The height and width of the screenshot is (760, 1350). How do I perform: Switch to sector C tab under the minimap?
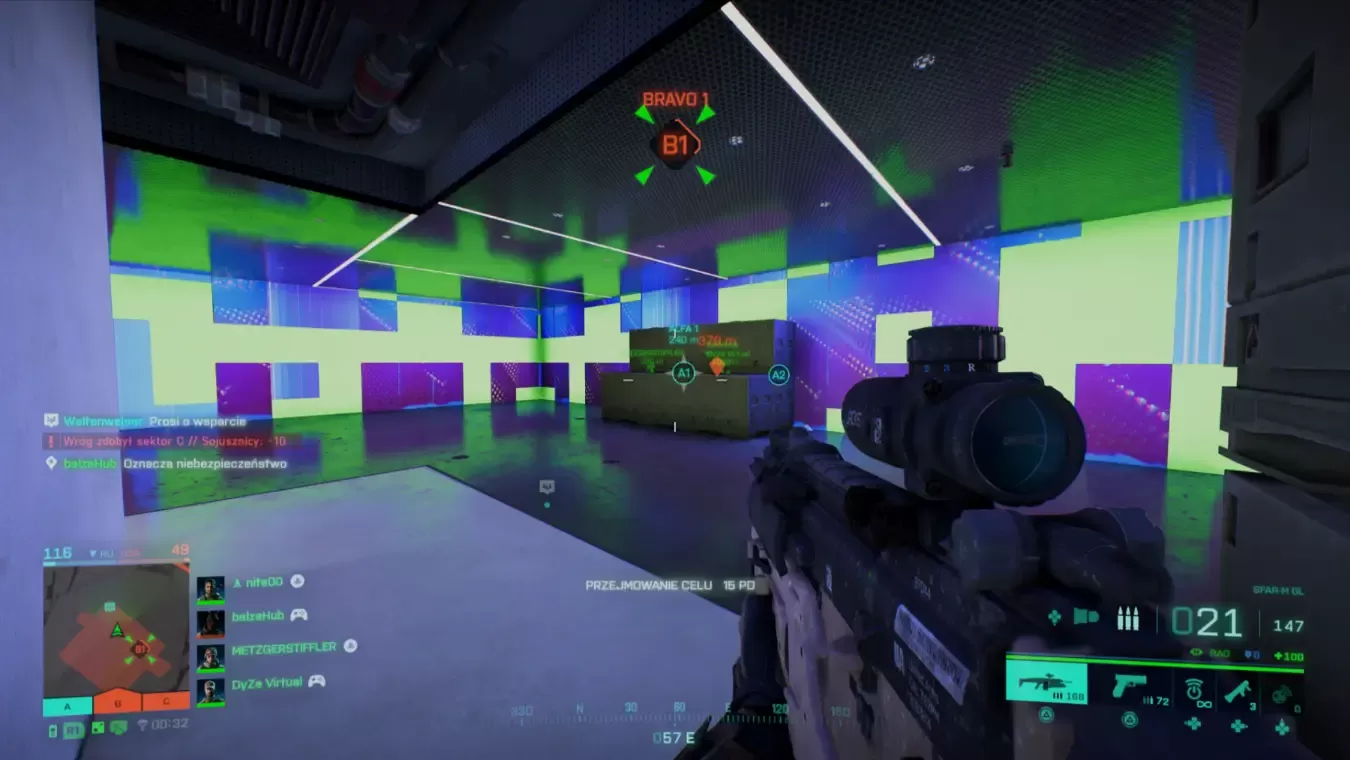pos(165,704)
